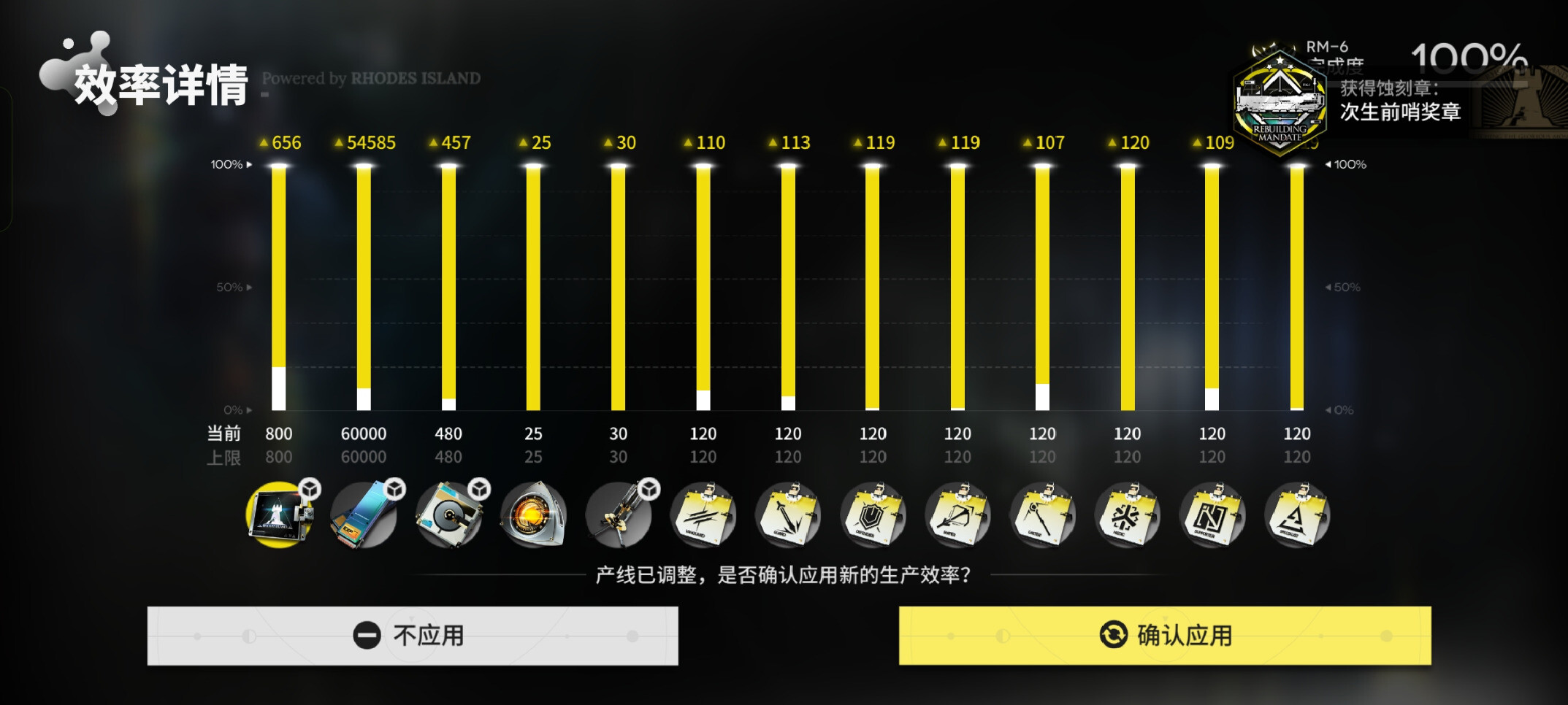1568x705 pixels.
Task: Choose the Vanguard class chip
Action: point(703,515)
